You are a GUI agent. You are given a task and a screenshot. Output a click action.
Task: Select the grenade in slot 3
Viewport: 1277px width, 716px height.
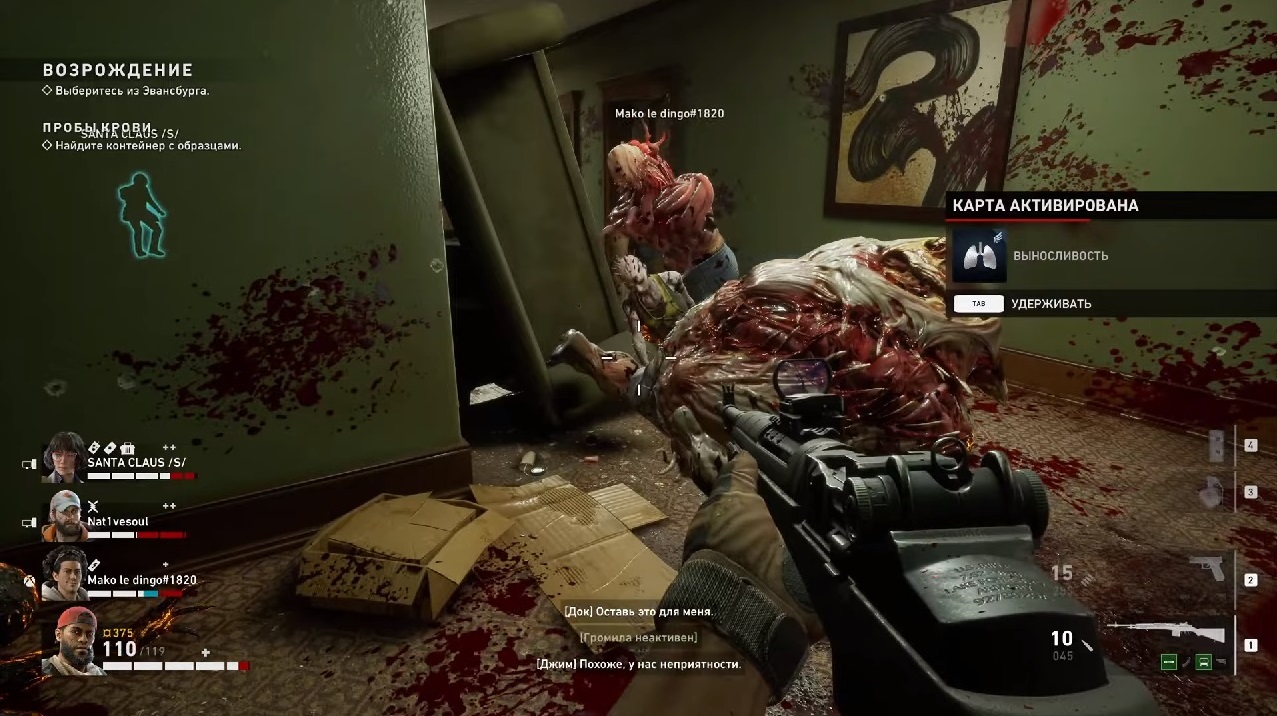pyautogui.click(x=1212, y=490)
